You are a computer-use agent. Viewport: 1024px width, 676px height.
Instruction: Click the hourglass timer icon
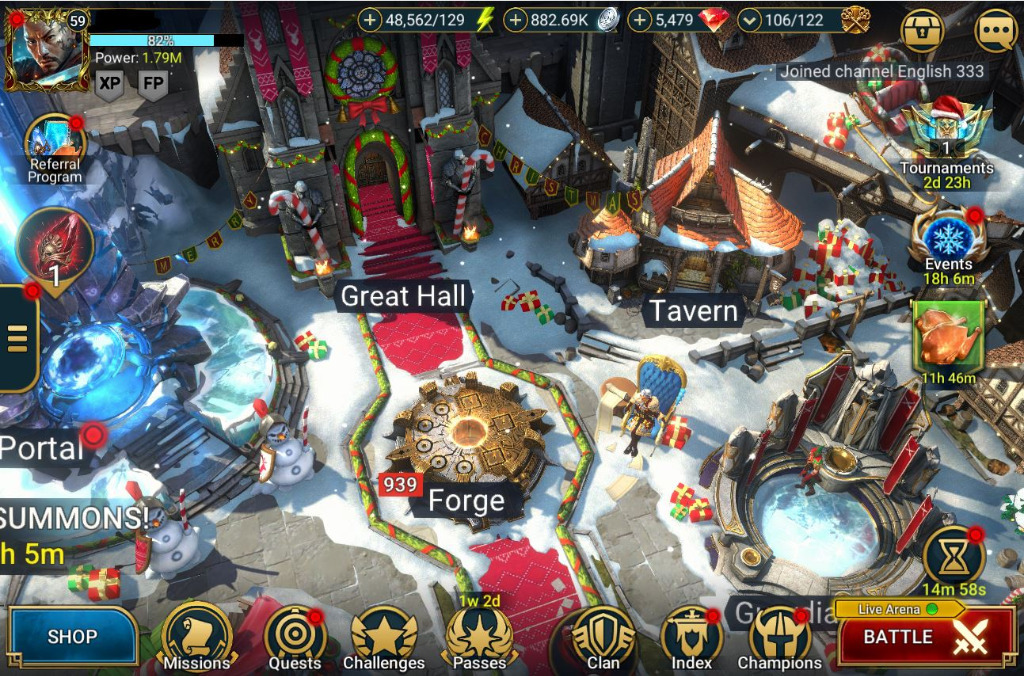click(953, 556)
